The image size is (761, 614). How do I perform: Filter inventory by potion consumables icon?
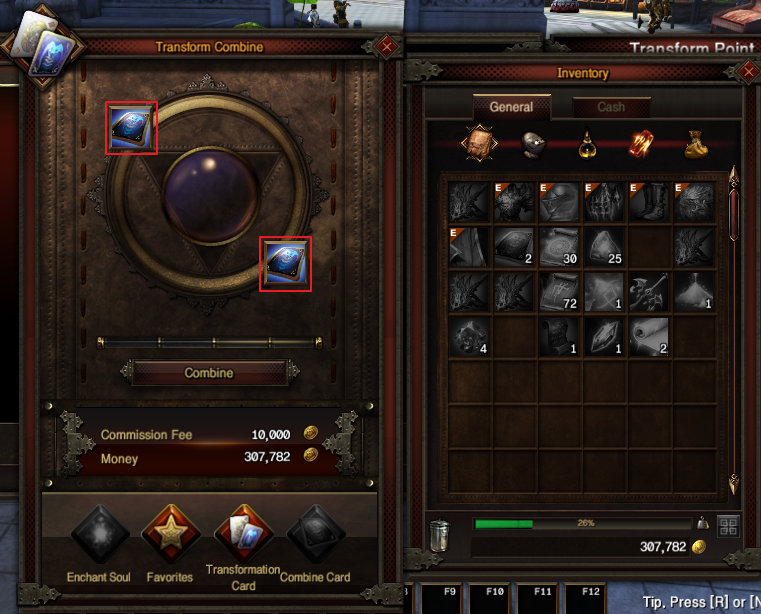pos(587,146)
